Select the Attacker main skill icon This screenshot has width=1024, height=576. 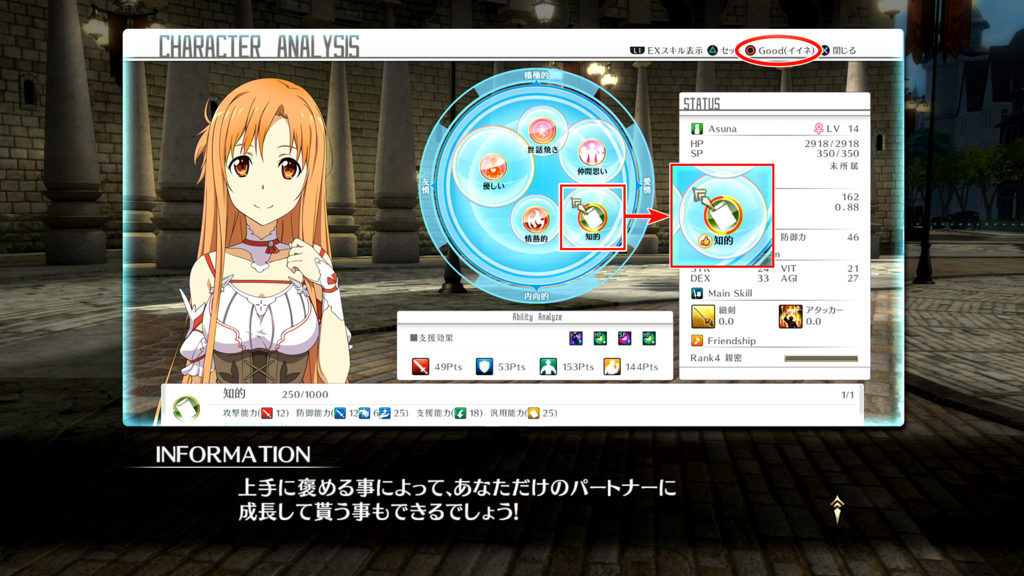click(x=790, y=317)
